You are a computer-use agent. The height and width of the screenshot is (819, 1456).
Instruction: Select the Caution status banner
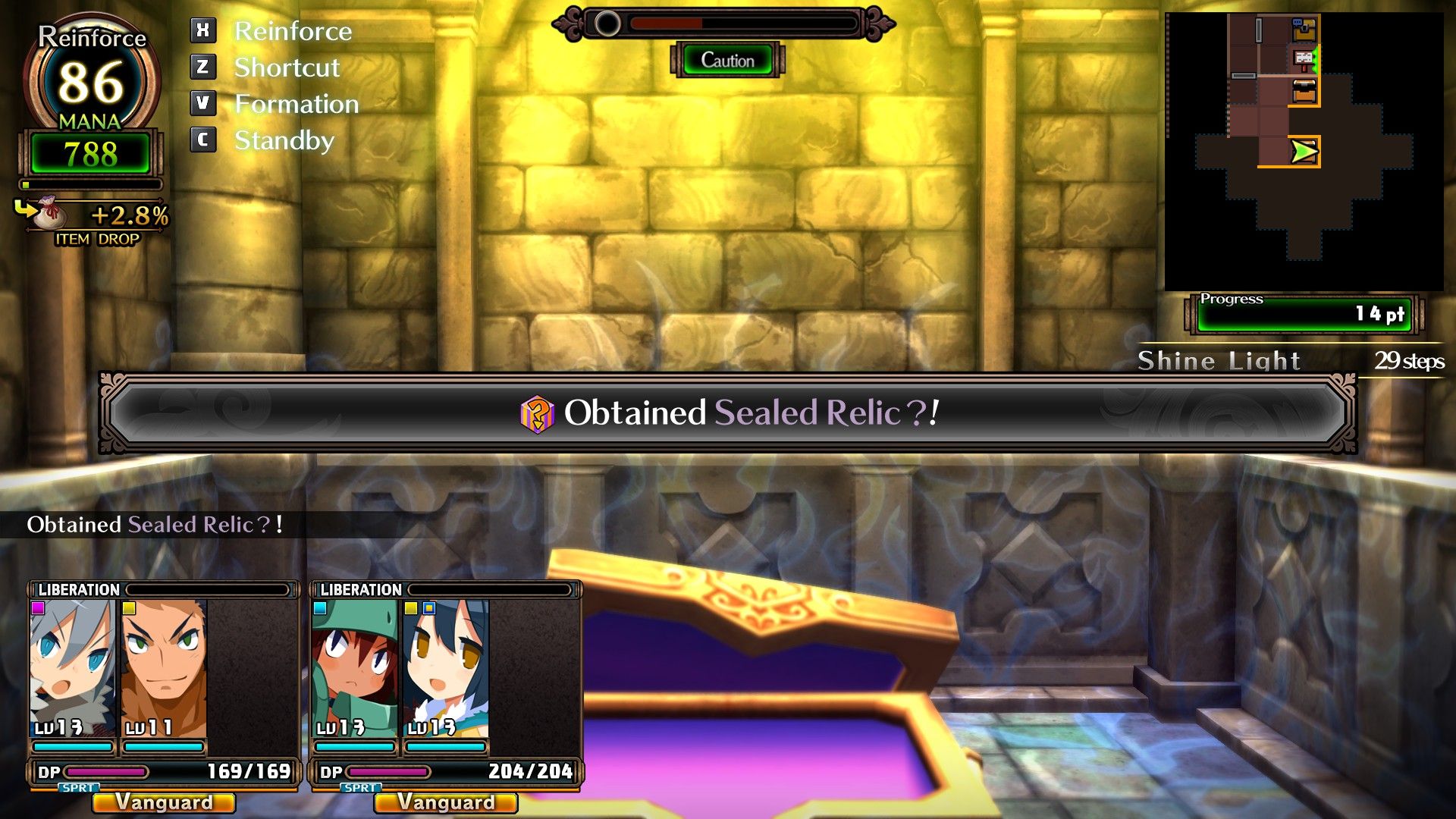click(727, 60)
